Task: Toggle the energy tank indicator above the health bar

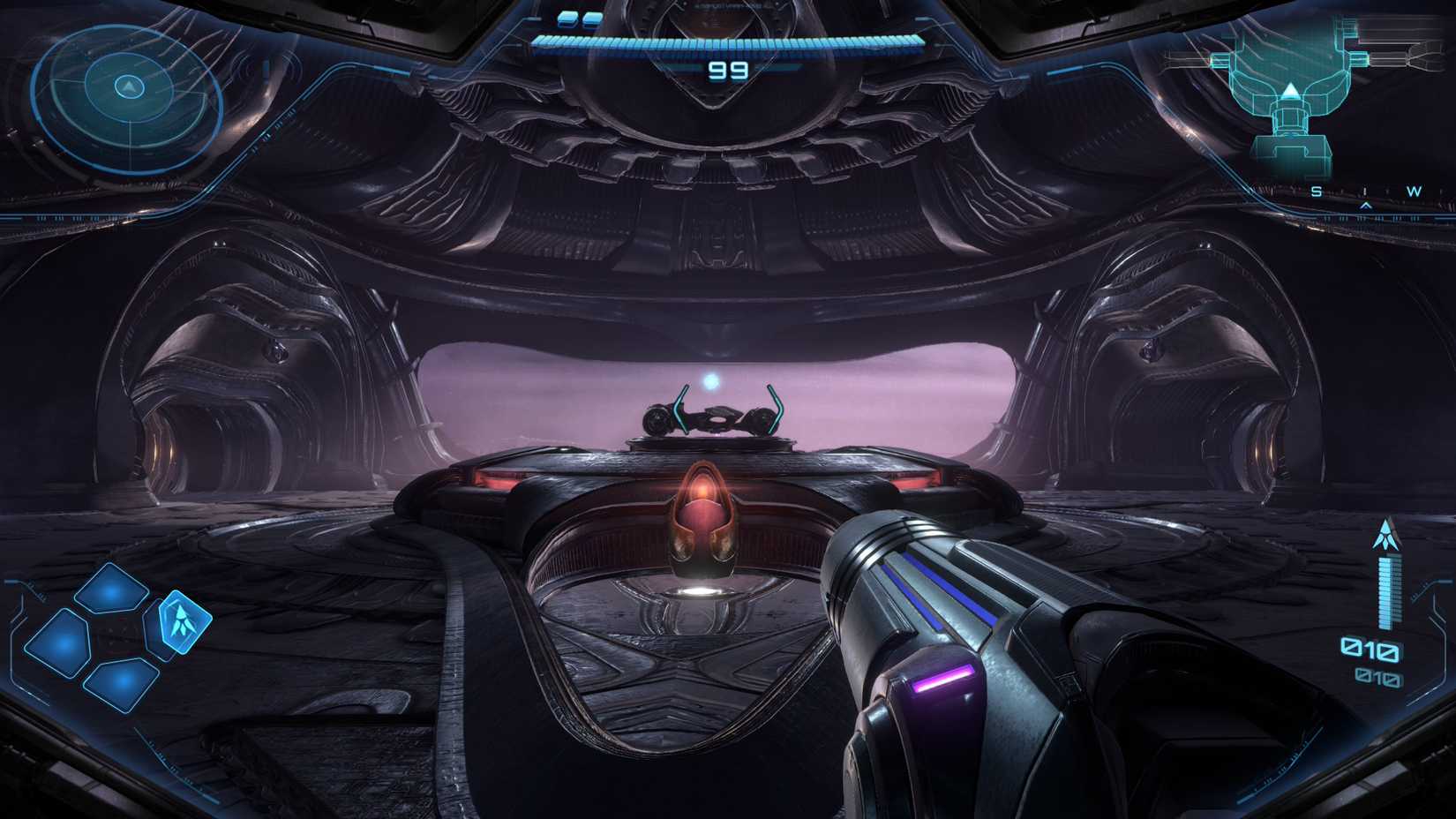Action: click(567, 19)
